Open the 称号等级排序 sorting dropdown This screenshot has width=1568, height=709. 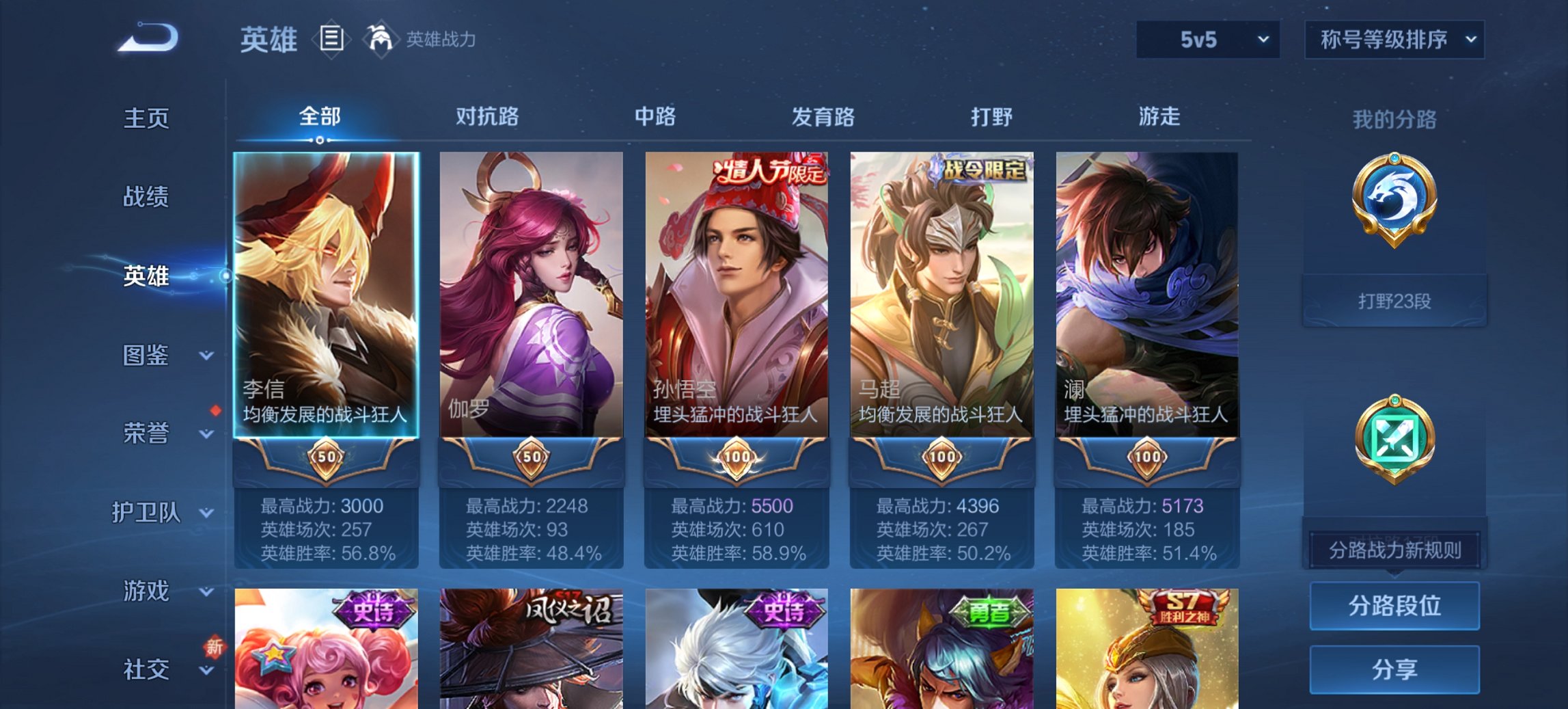click(x=1392, y=40)
